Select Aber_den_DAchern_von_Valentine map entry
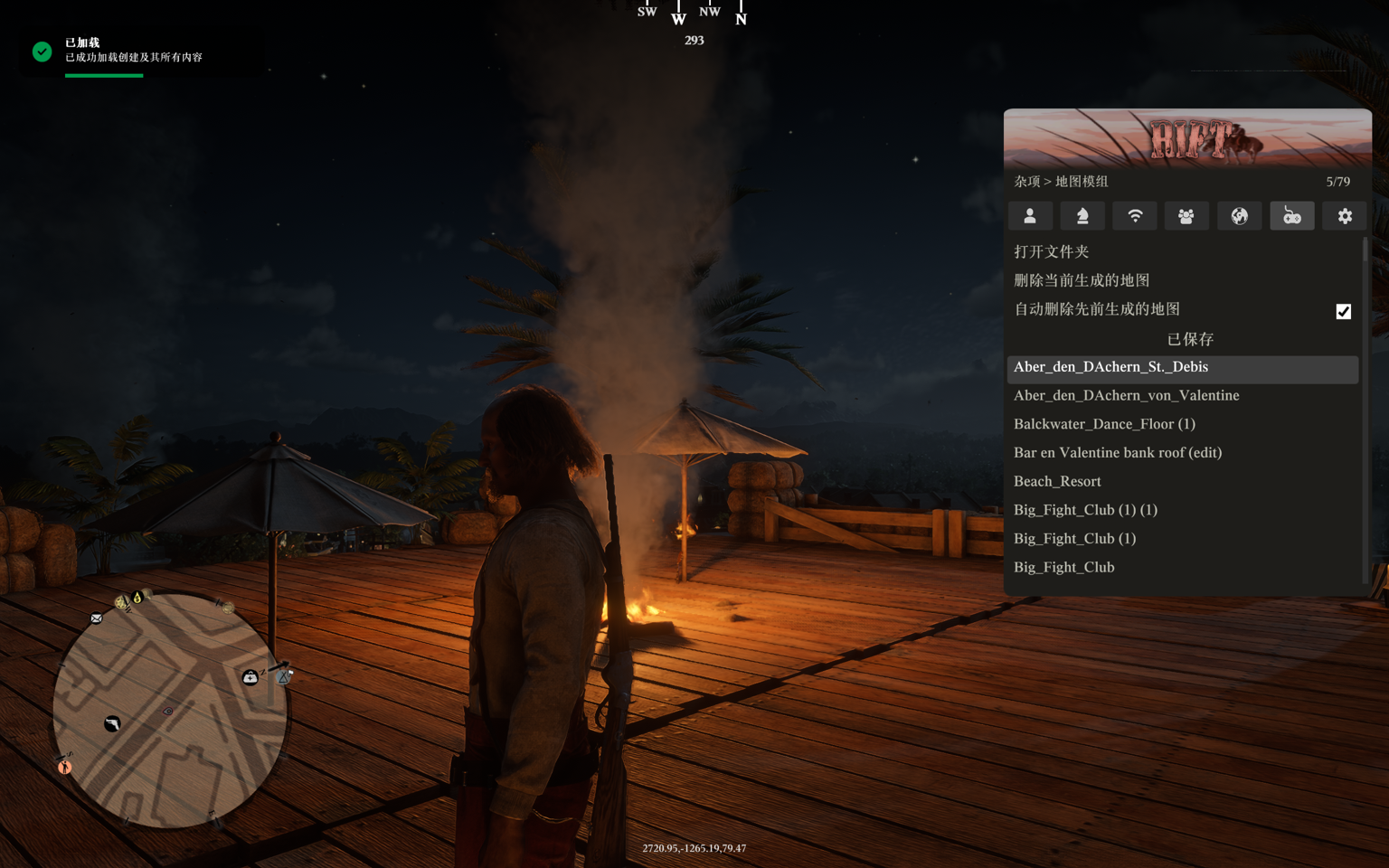 click(x=1126, y=396)
